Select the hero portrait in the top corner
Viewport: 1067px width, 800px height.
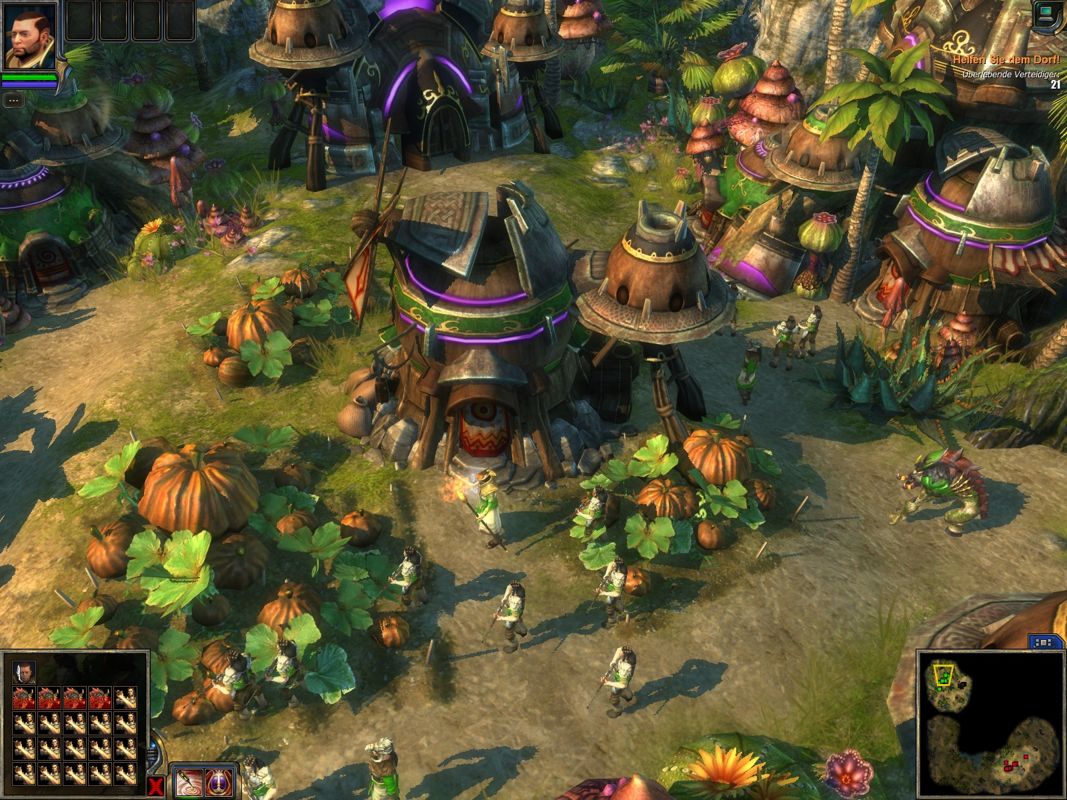29,36
